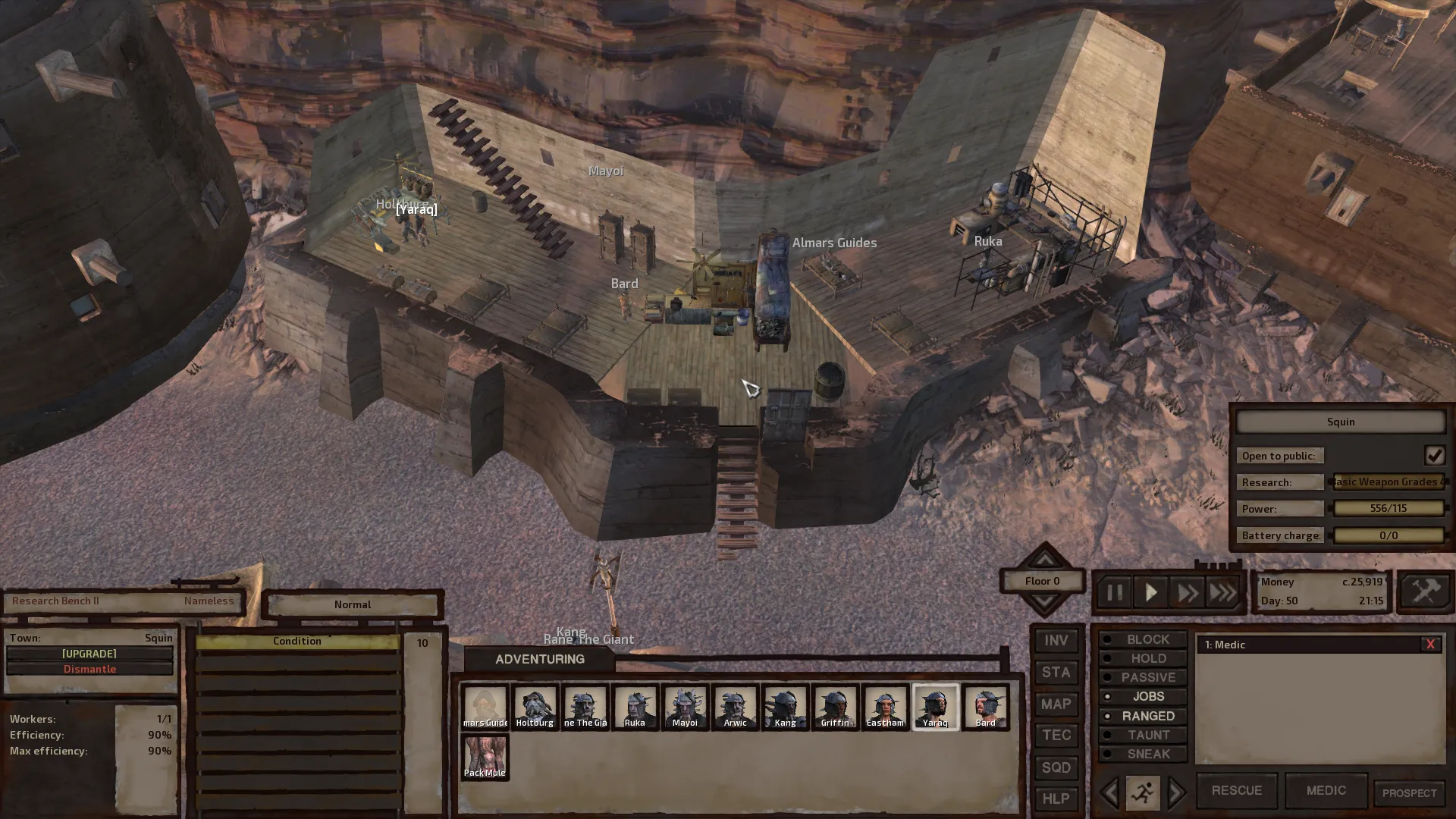Pause the game
The height and width of the screenshot is (819, 1456).
1114,592
